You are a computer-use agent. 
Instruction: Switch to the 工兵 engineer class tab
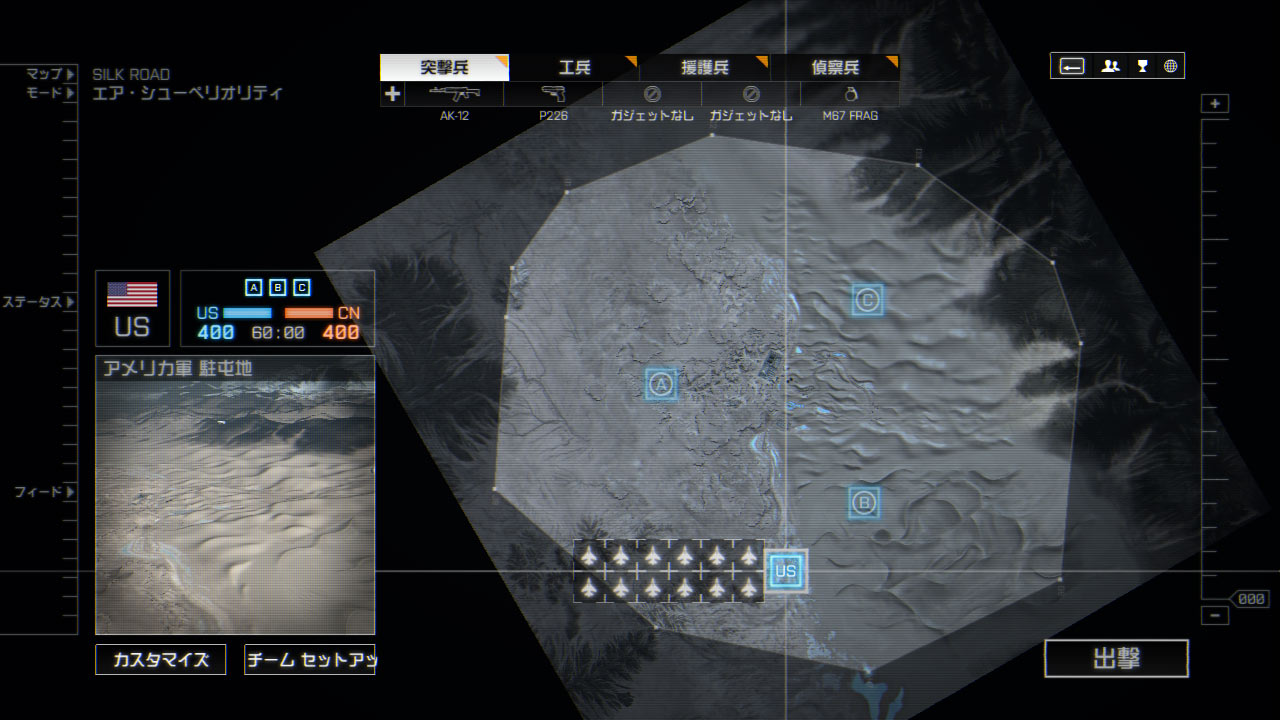click(x=574, y=68)
